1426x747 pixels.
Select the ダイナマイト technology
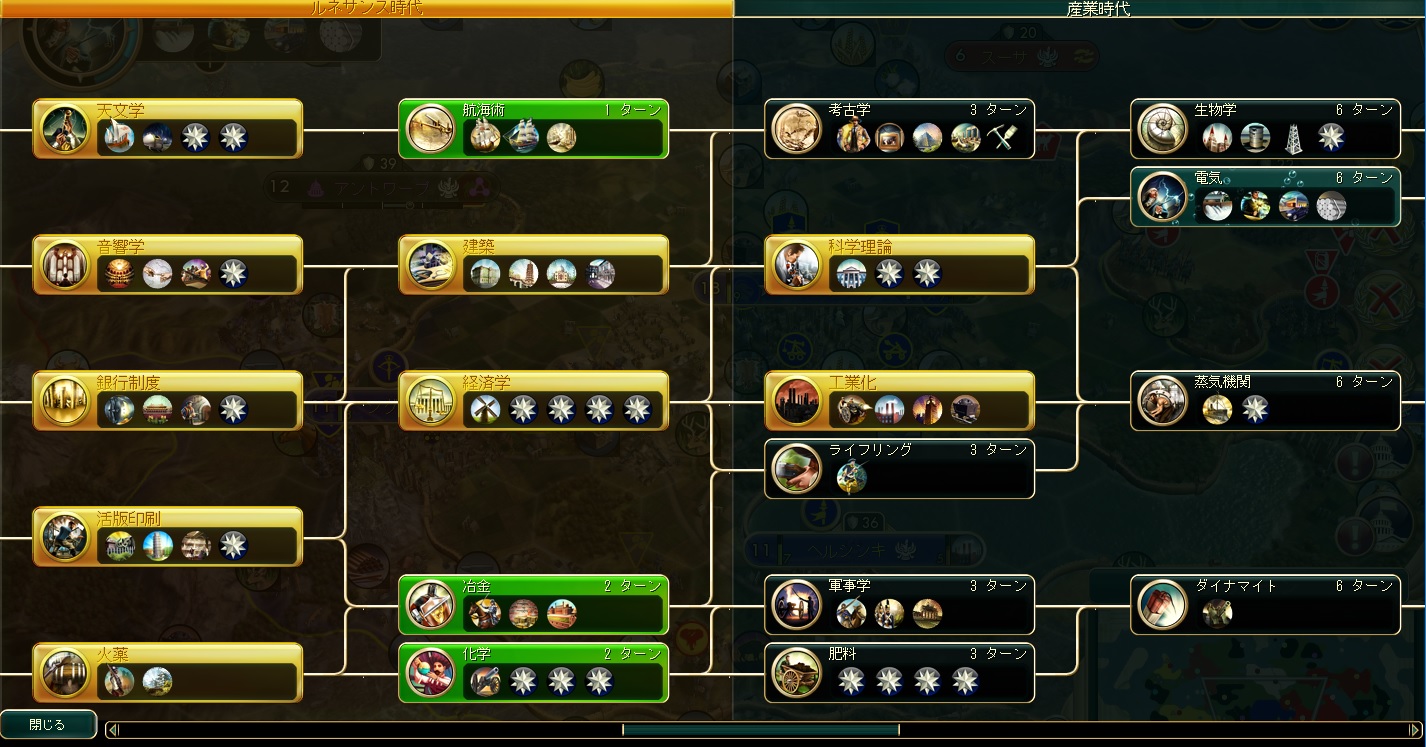click(1265, 604)
